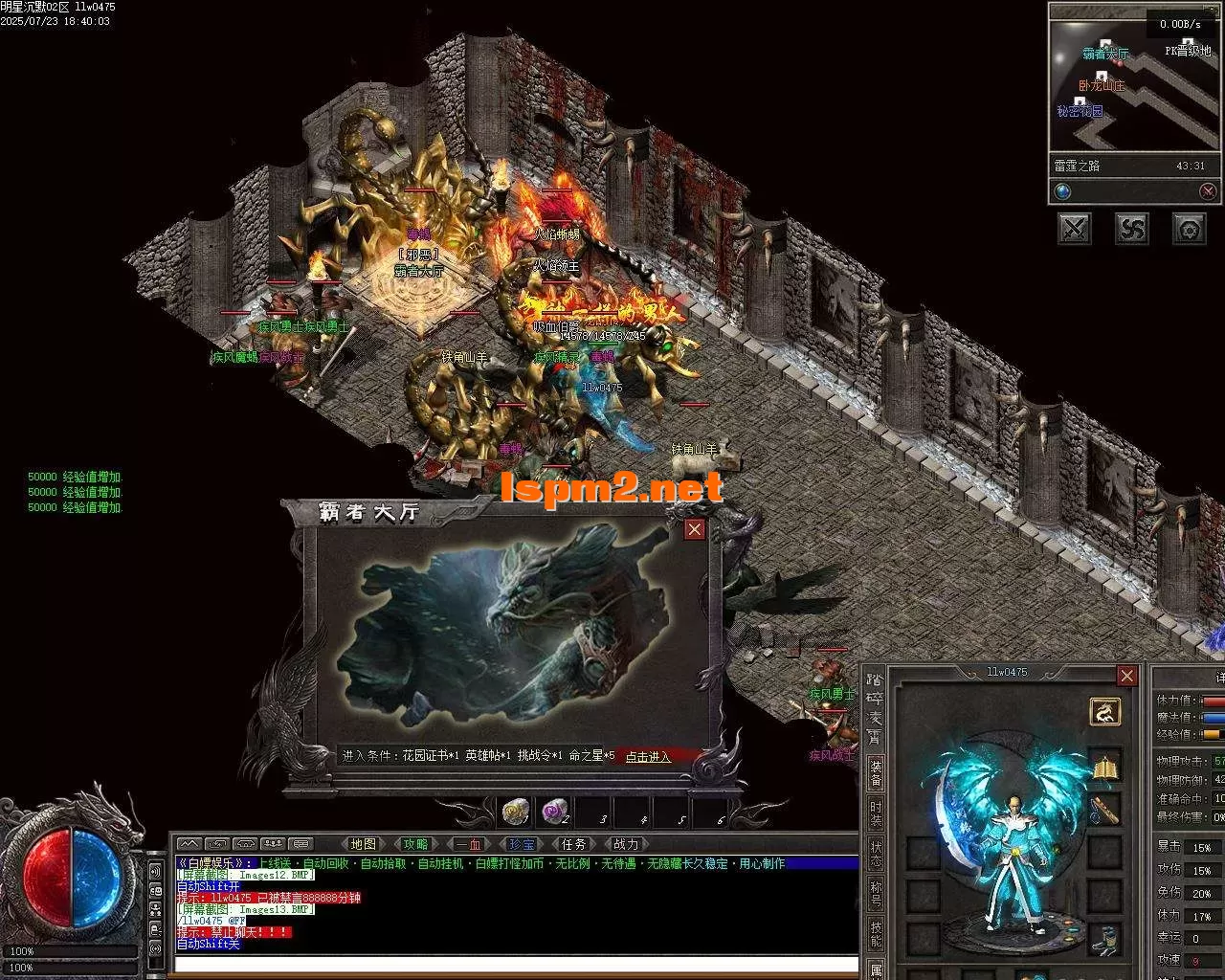The height and width of the screenshot is (980, 1225).
Task: Close the llw0475 character panel
Action: click(1127, 676)
